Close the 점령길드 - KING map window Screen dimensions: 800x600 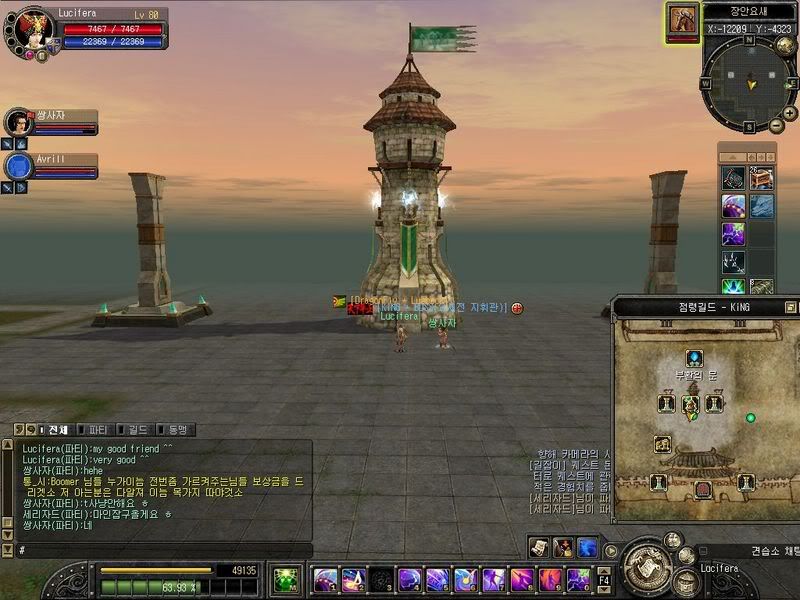tap(791, 307)
